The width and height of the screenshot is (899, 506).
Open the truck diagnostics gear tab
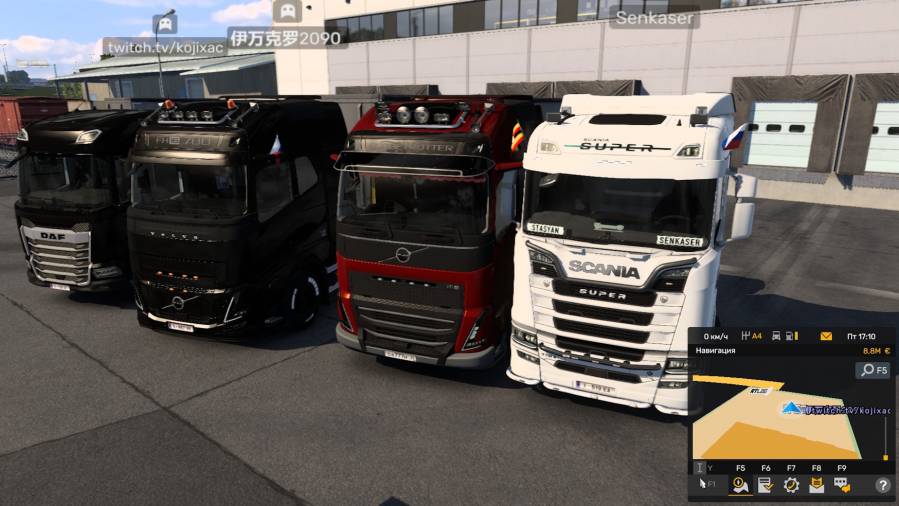tap(791, 485)
